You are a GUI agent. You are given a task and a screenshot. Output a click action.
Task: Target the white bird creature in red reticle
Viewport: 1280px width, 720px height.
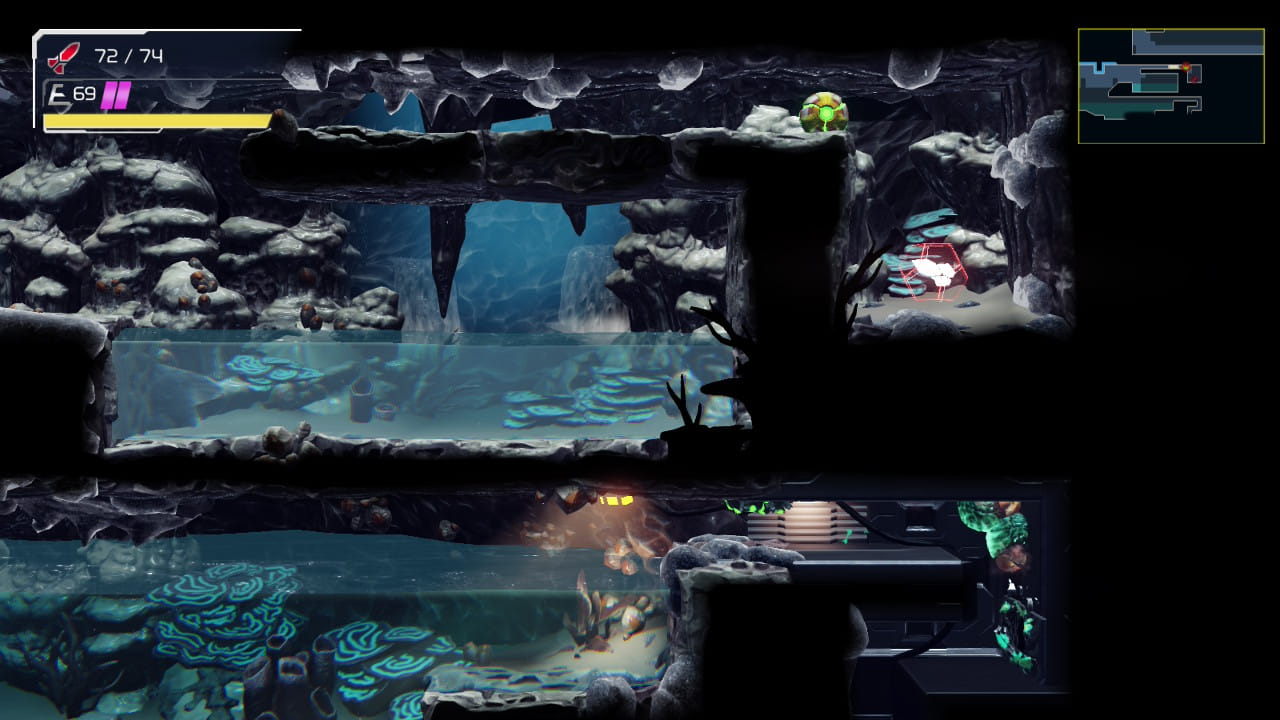[935, 270]
